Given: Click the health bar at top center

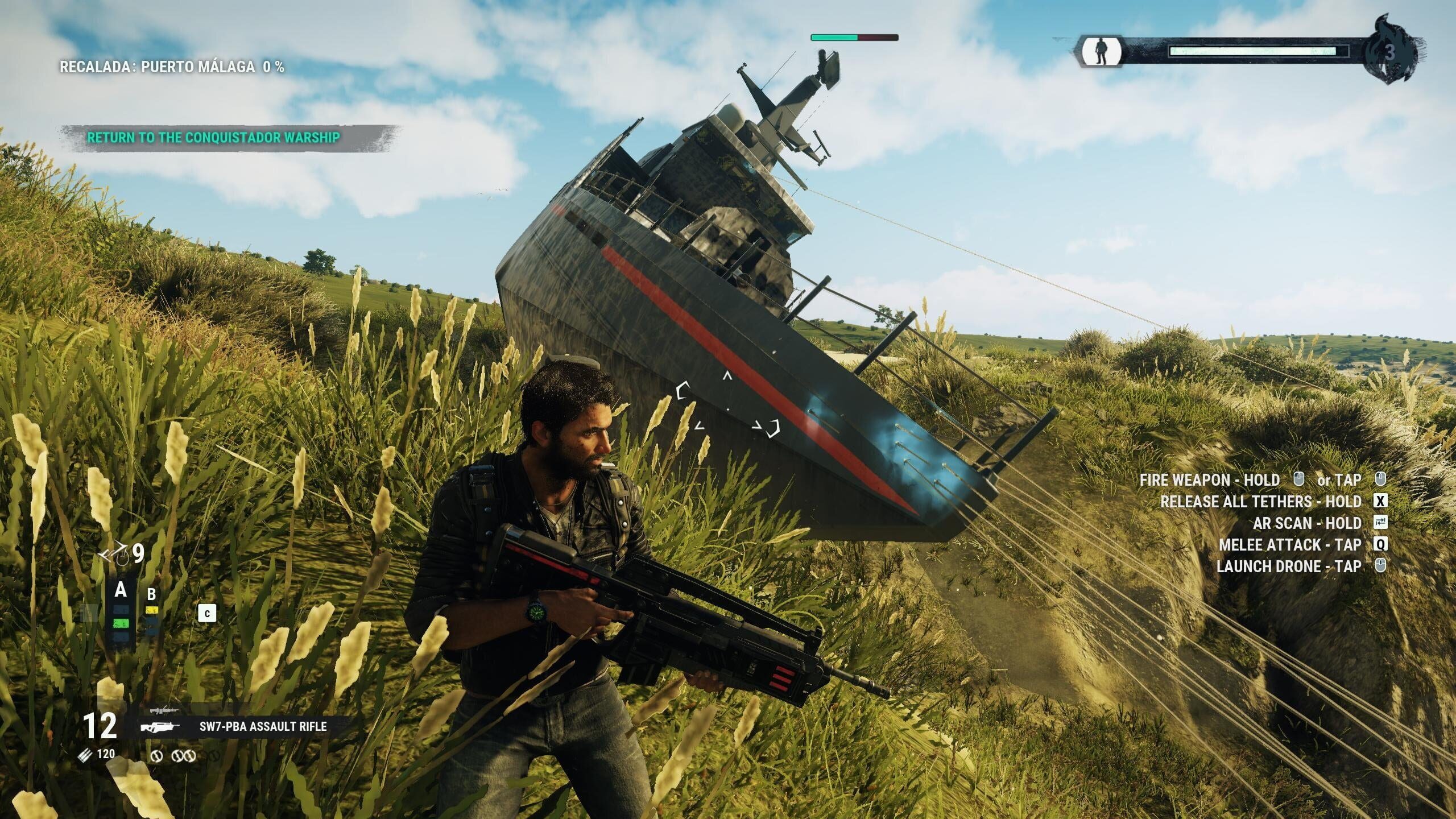Looking at the screenshot, I should (853, 39).
